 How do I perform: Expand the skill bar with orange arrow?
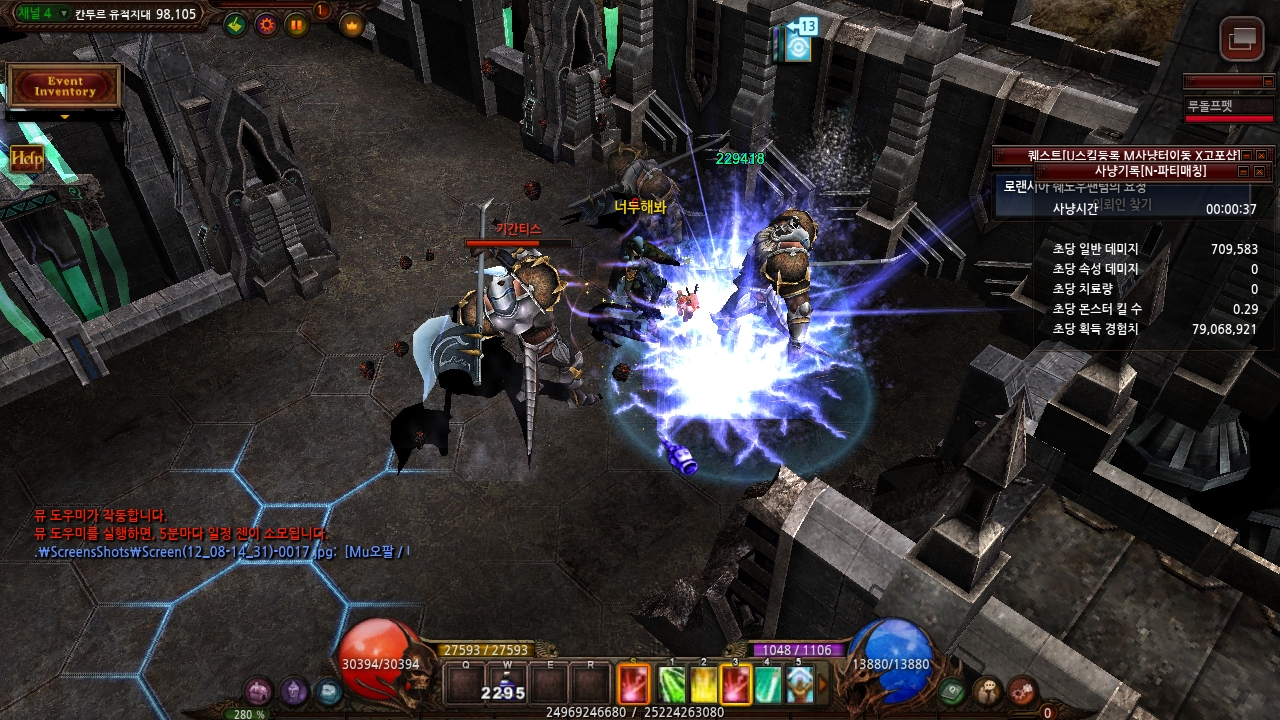click(x=823, y=685)
